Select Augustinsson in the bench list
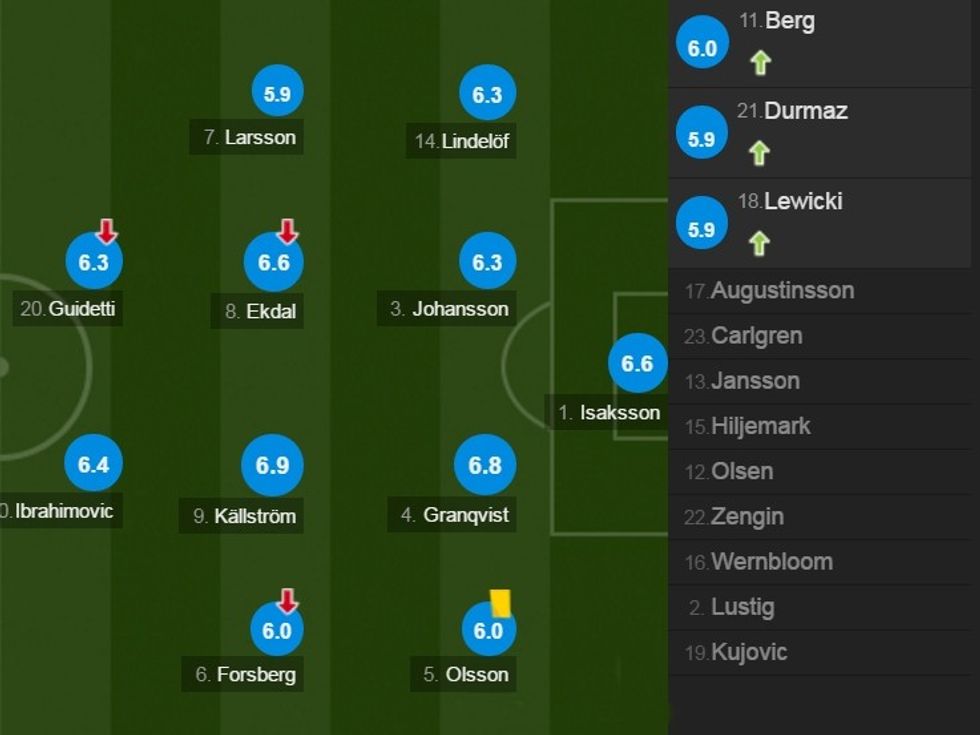 click(782, 291)
